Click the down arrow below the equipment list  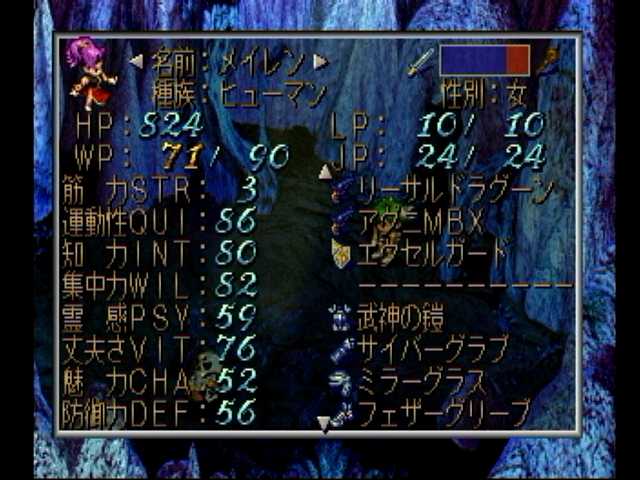[324, 425]
